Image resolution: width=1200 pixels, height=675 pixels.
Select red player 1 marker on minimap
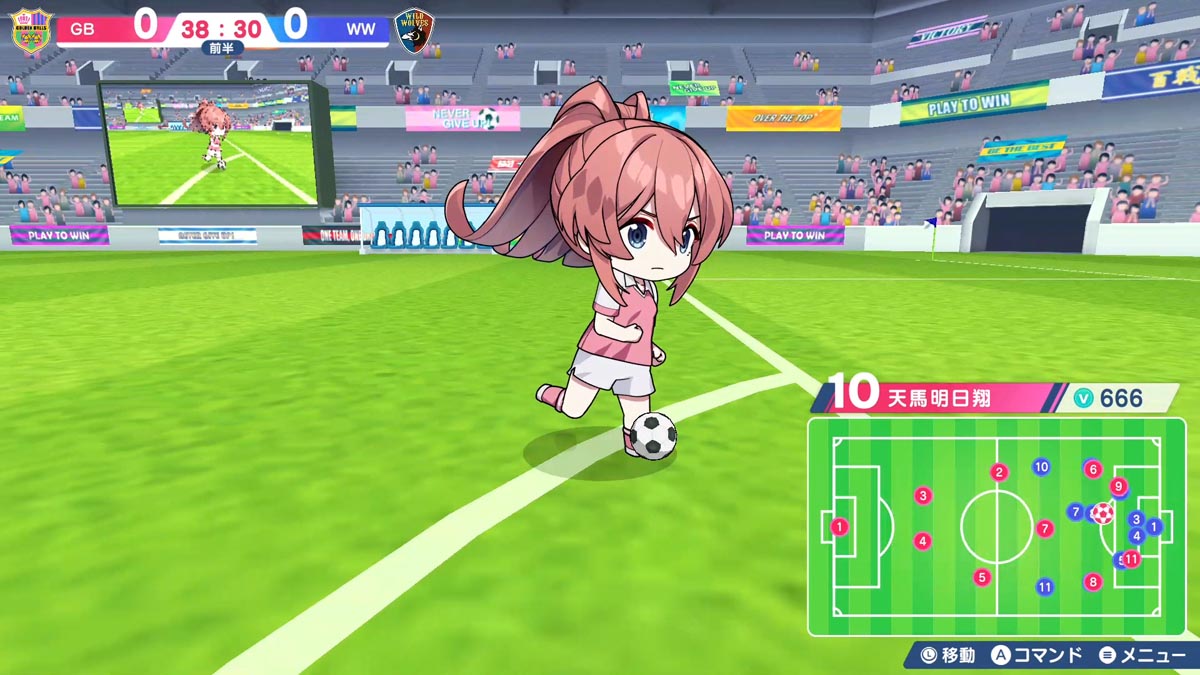coord(839,527)
